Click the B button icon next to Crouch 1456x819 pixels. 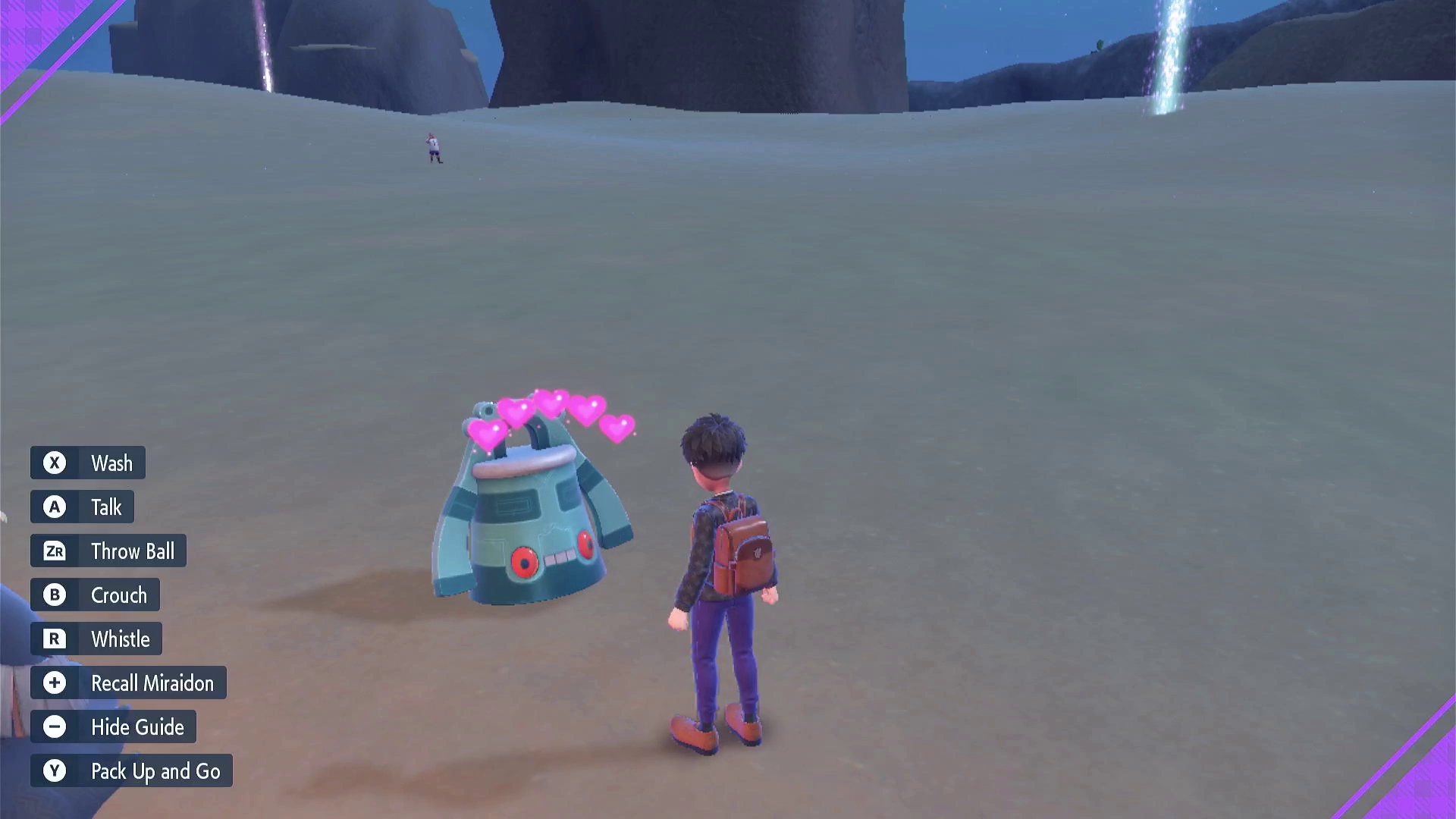coord(53,595)
